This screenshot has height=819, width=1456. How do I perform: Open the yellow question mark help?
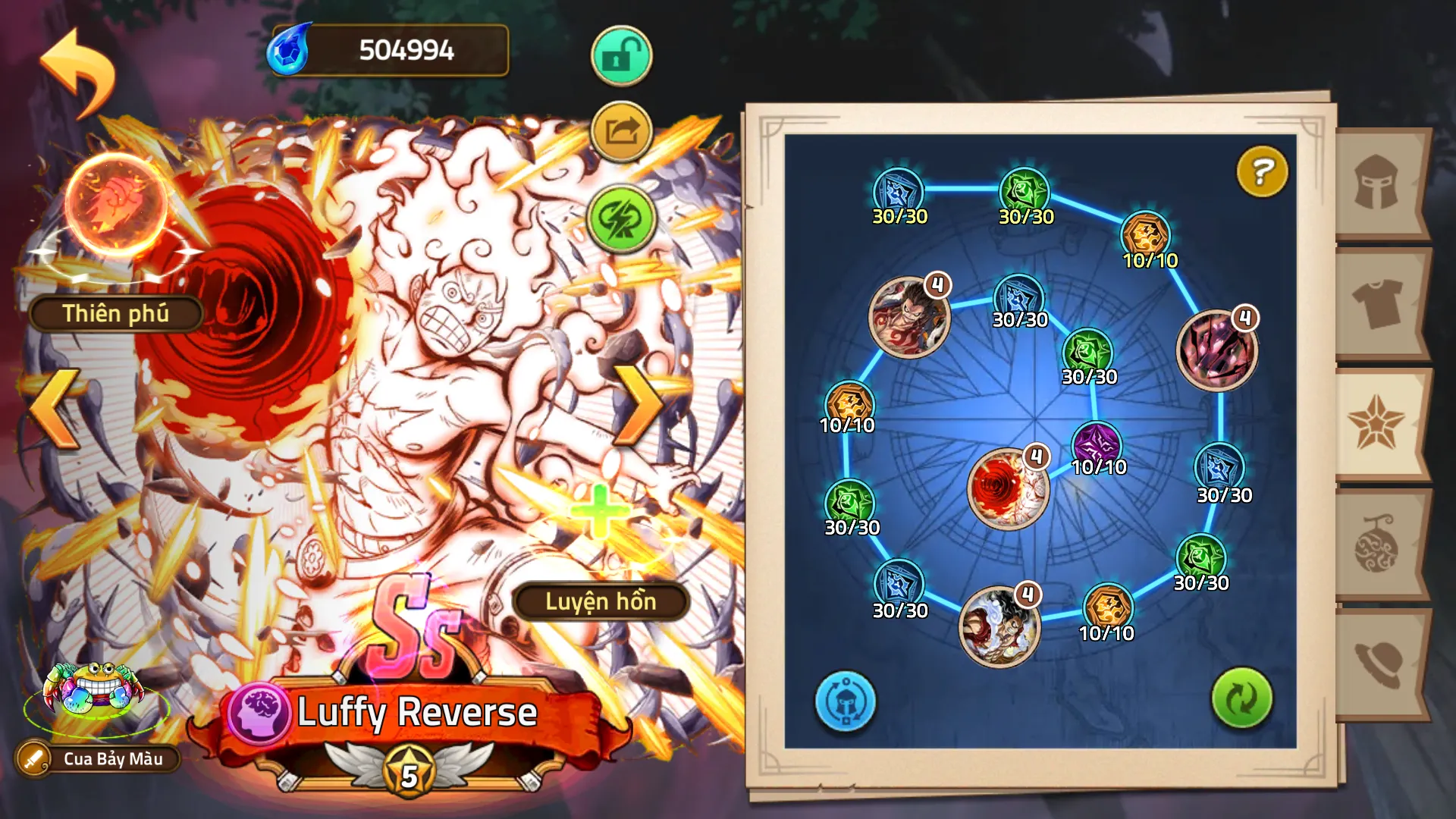pos(1262,172)
